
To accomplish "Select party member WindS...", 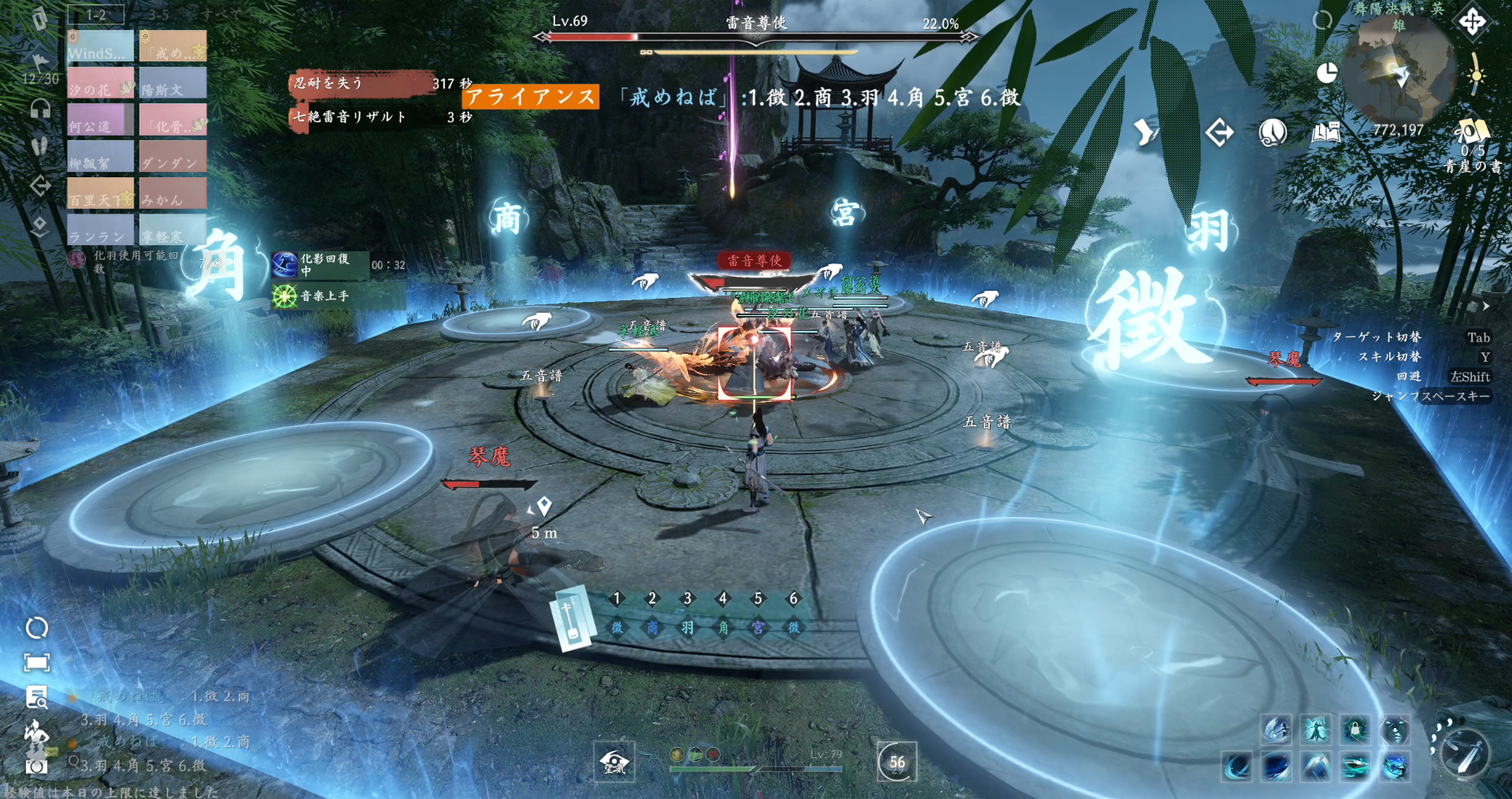I will (x=100, y=46).
